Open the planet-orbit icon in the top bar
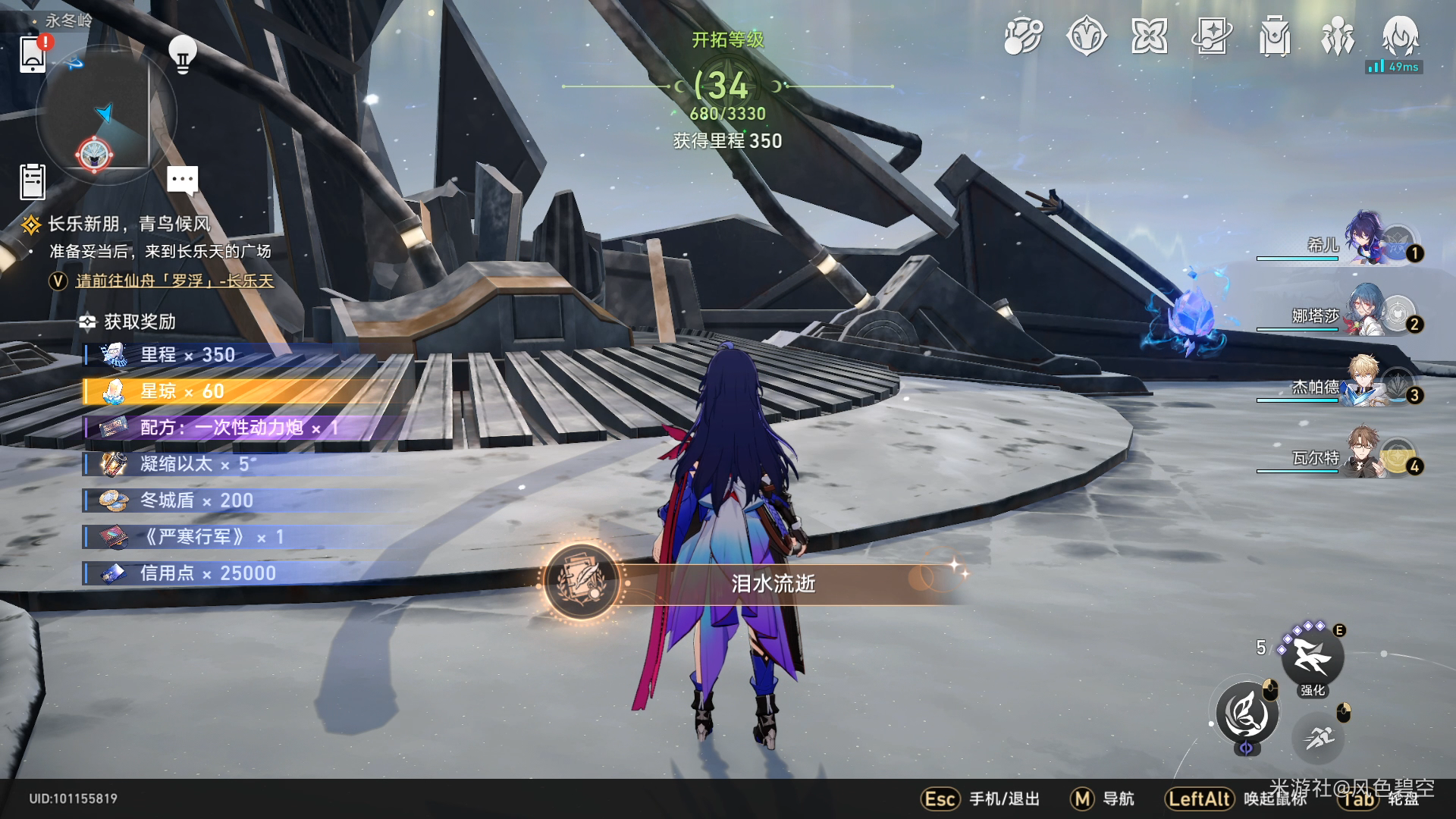 (1023, 36)
